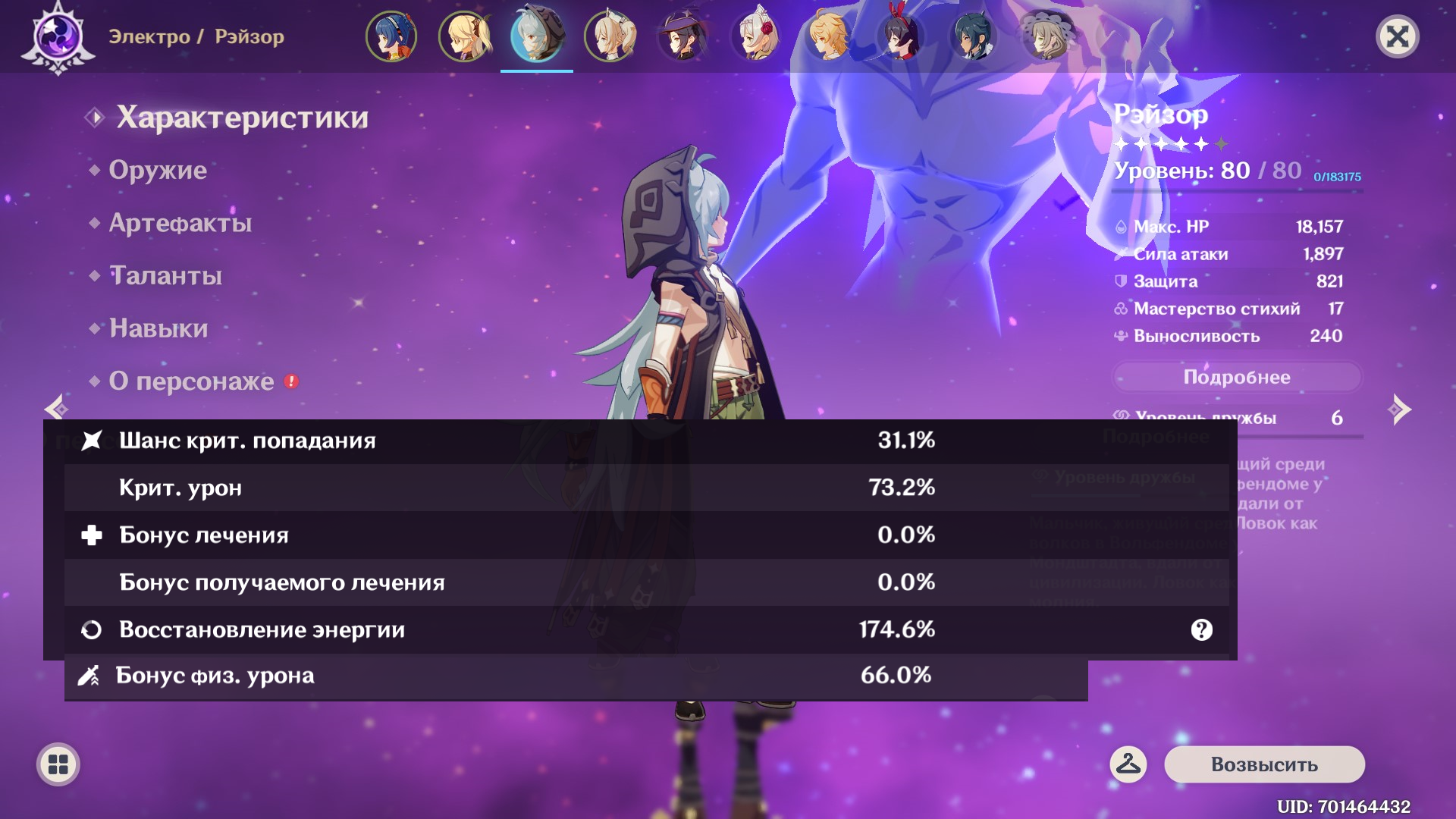Close the character screen with the X

coord(1397,36)
